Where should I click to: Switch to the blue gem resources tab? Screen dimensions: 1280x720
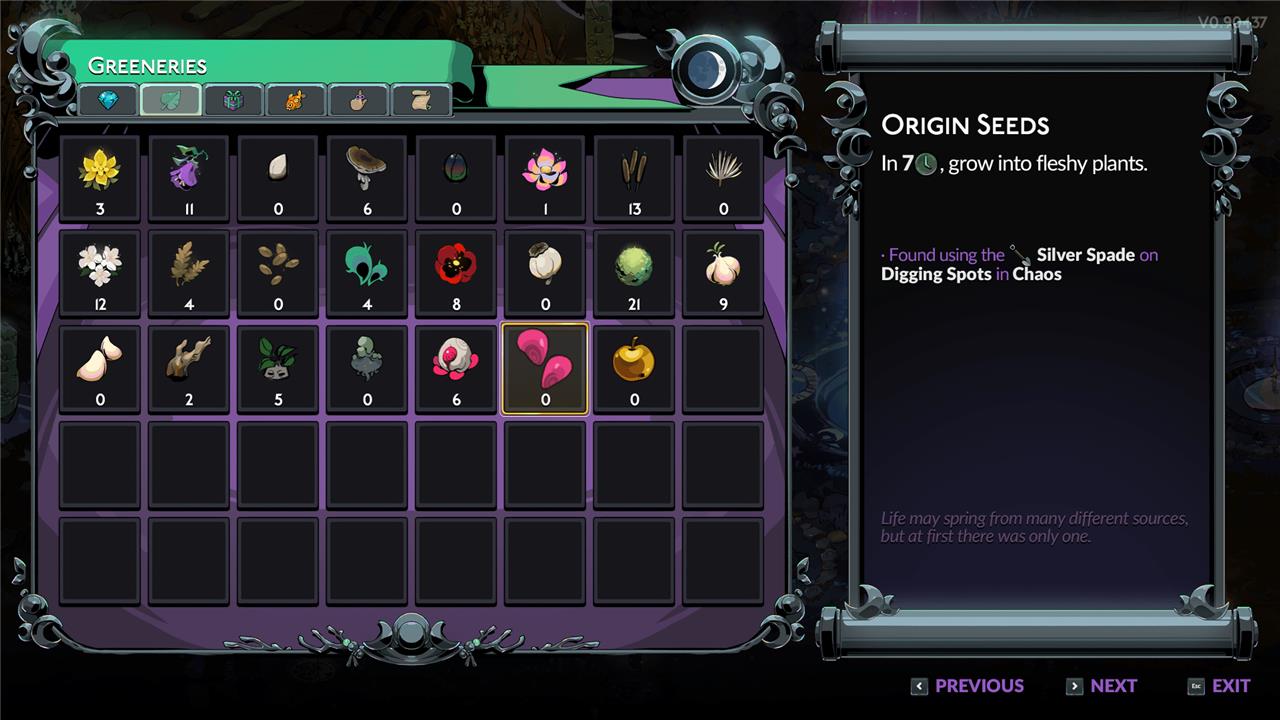tap(108, 100)
